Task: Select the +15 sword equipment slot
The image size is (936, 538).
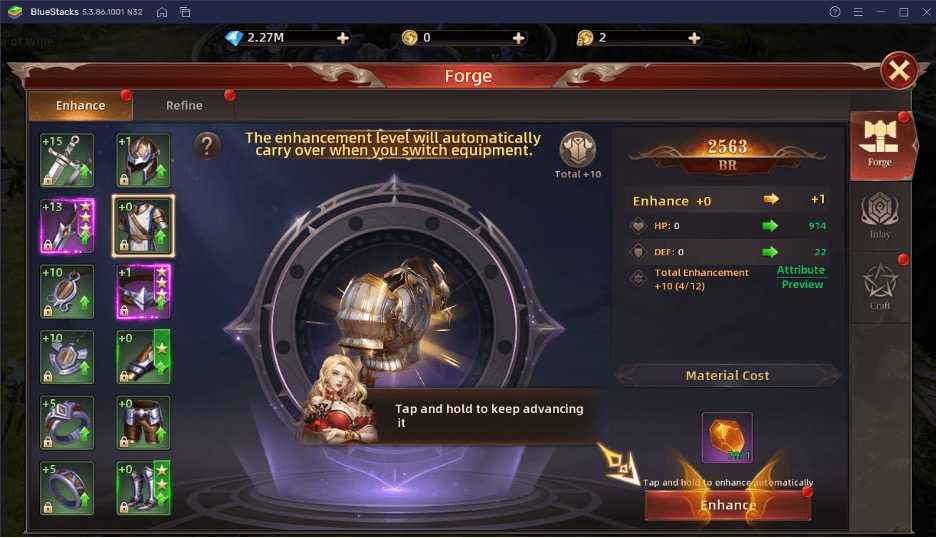Action: (67, 160)
